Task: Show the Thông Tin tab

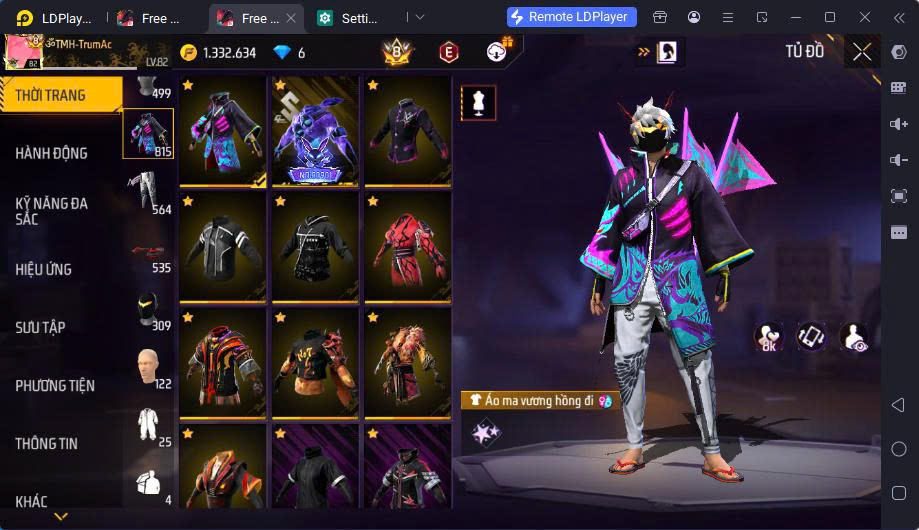Action: point(46,443)
